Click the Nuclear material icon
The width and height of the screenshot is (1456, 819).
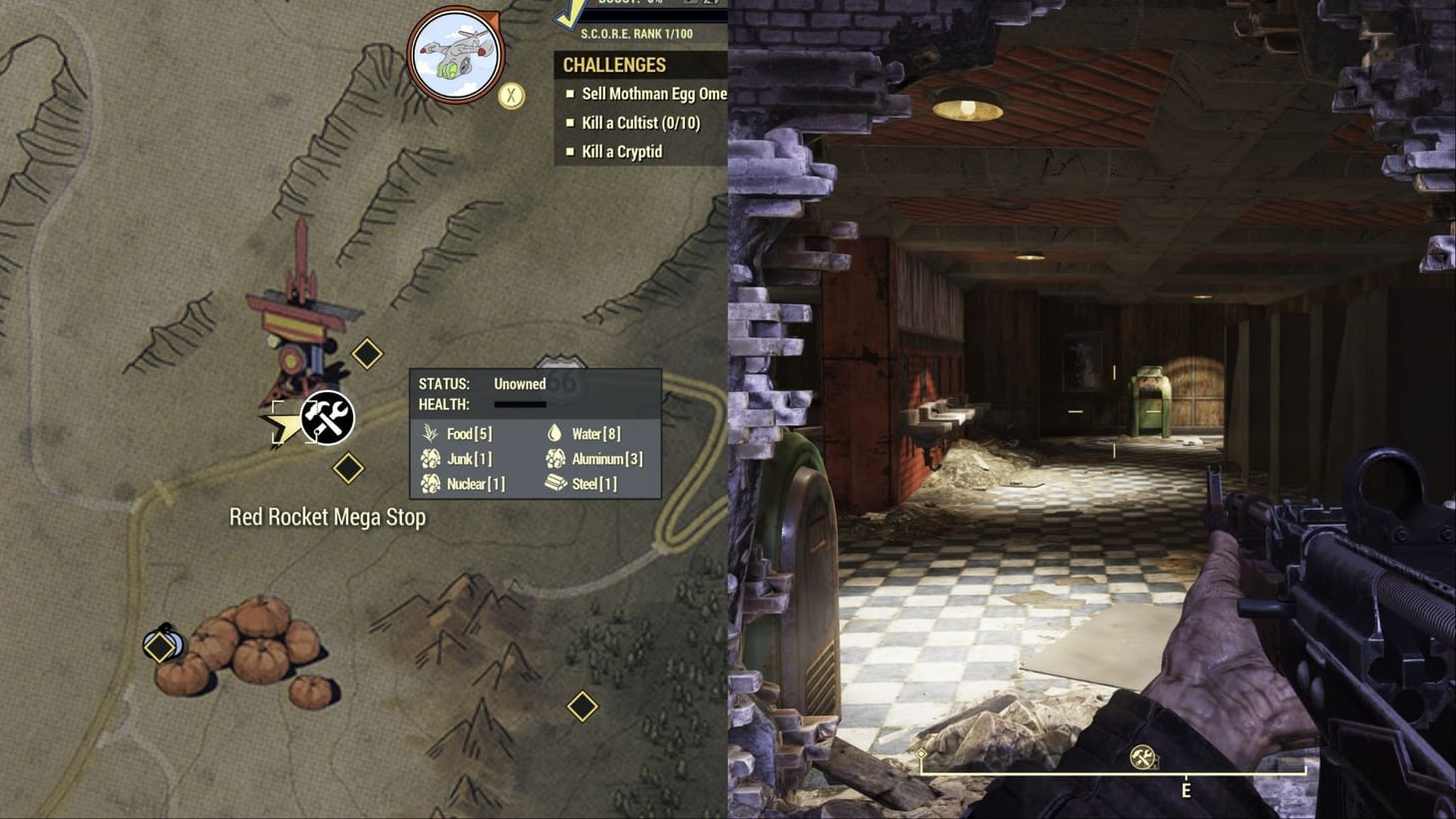[x=431, y=484]
